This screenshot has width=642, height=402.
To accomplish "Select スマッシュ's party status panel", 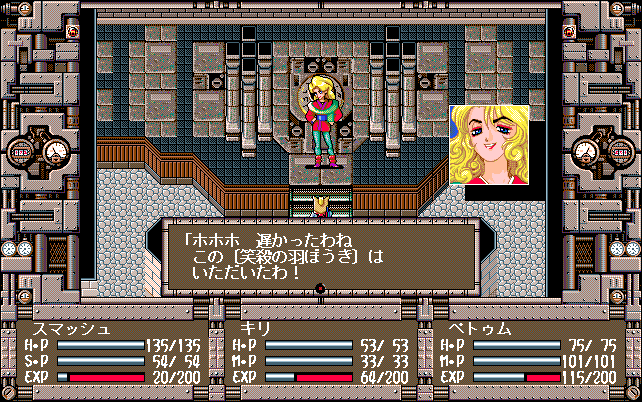I will [x=112, y=353].
